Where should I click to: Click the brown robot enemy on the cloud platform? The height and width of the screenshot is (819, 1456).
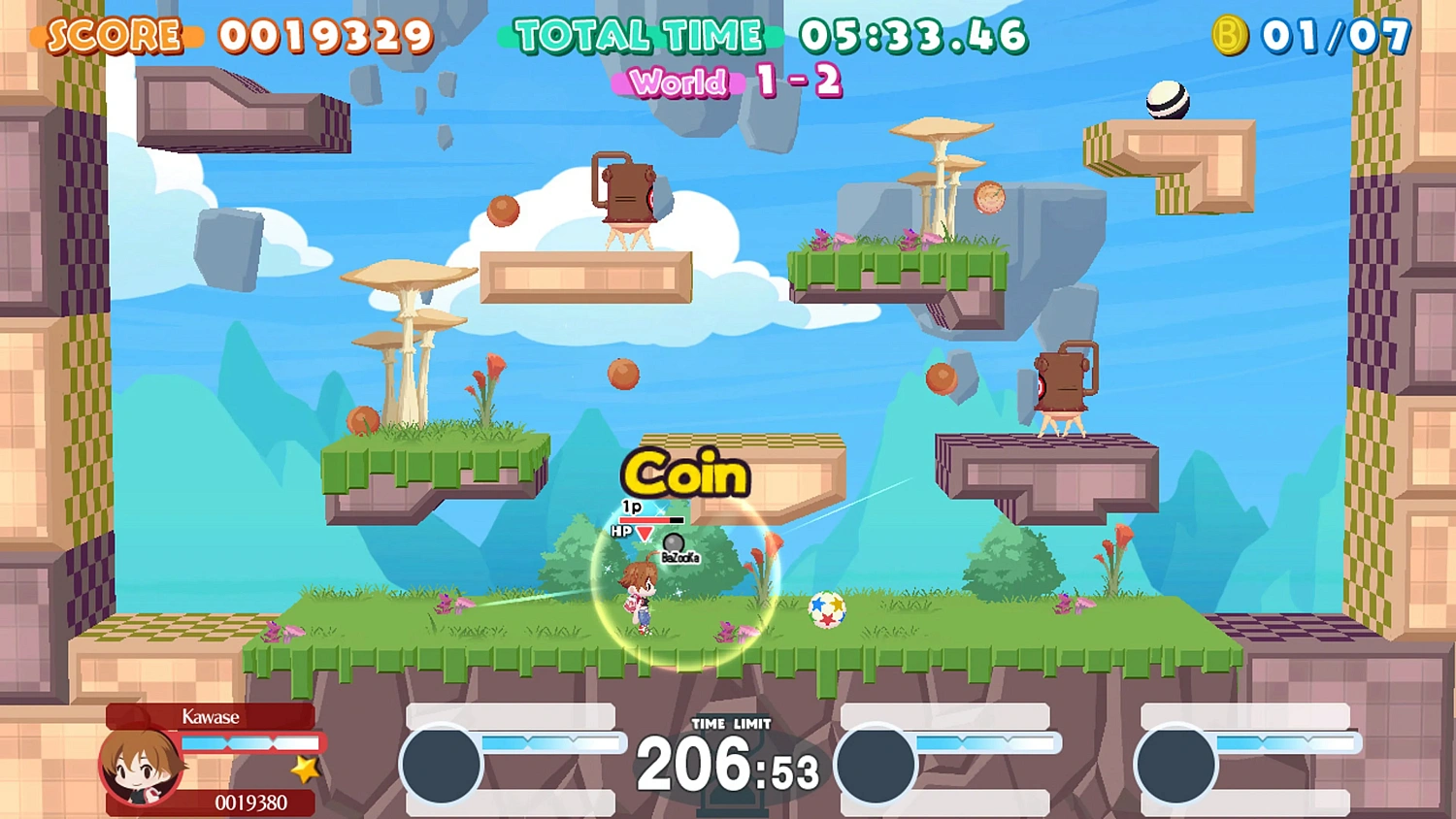(x=626, y=194)
